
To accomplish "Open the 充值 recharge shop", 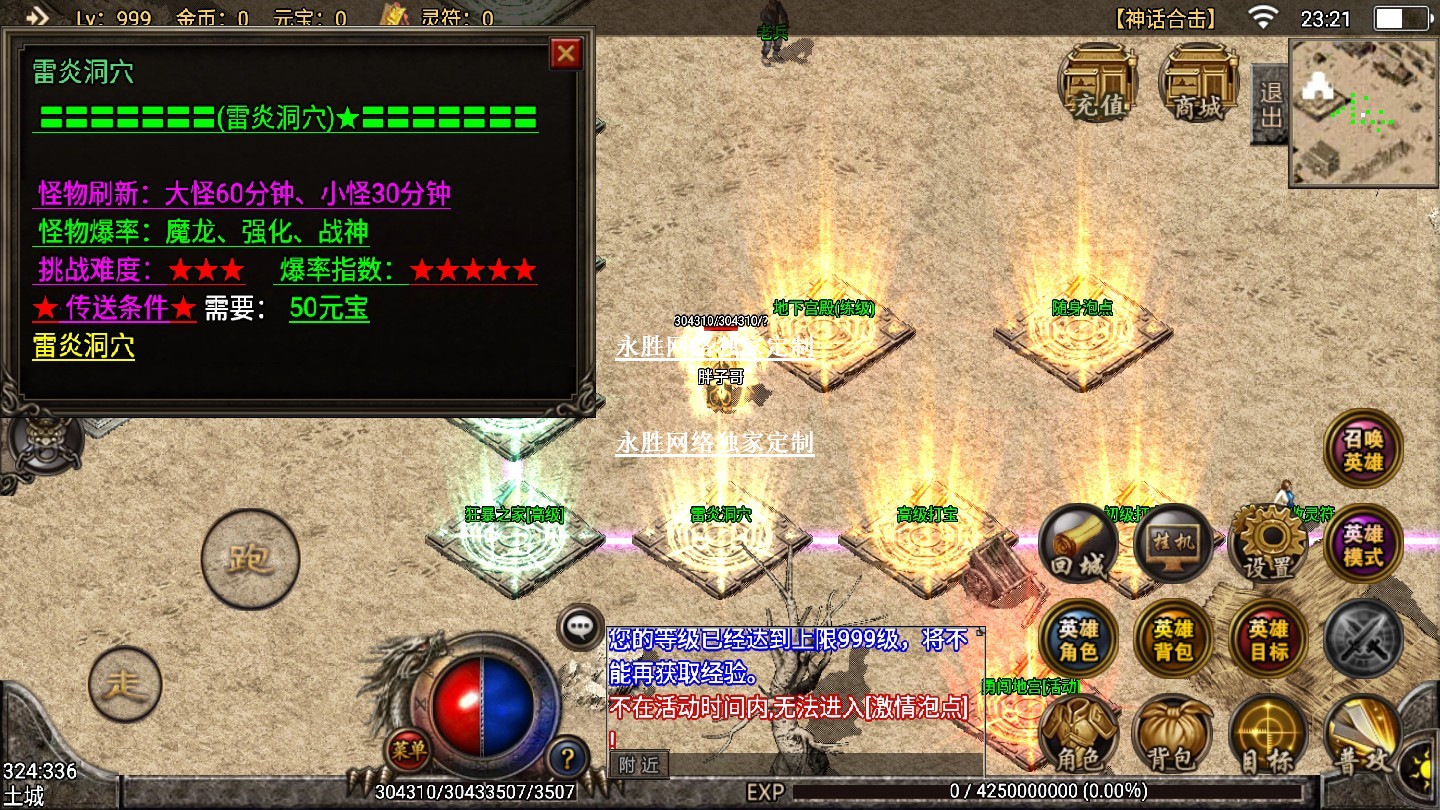I will pyautogui.click(x=1098, y=83).
